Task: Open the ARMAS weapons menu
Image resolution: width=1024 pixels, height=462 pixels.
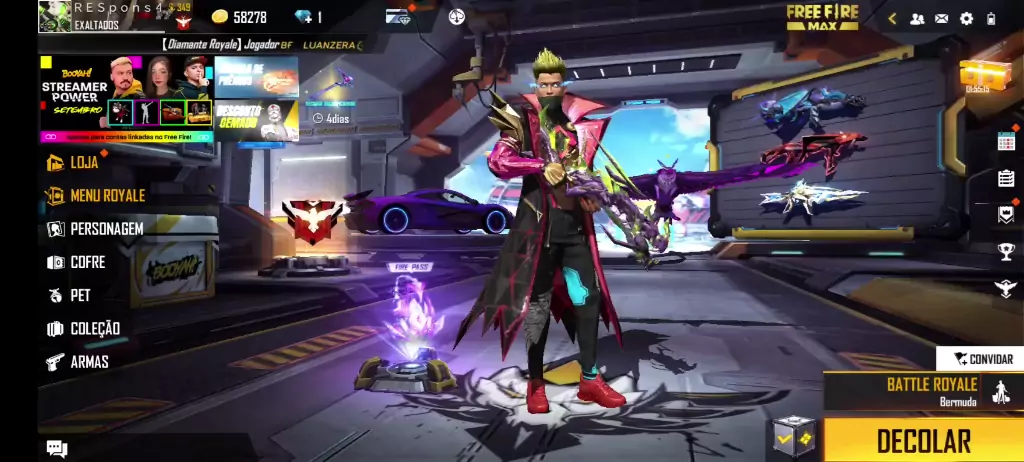Action: point(88,361)
